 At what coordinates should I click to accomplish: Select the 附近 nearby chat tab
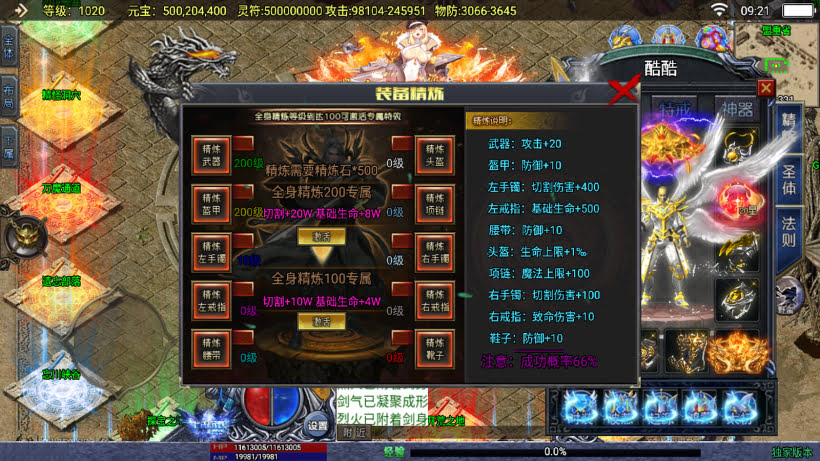[x=353, y=433]
